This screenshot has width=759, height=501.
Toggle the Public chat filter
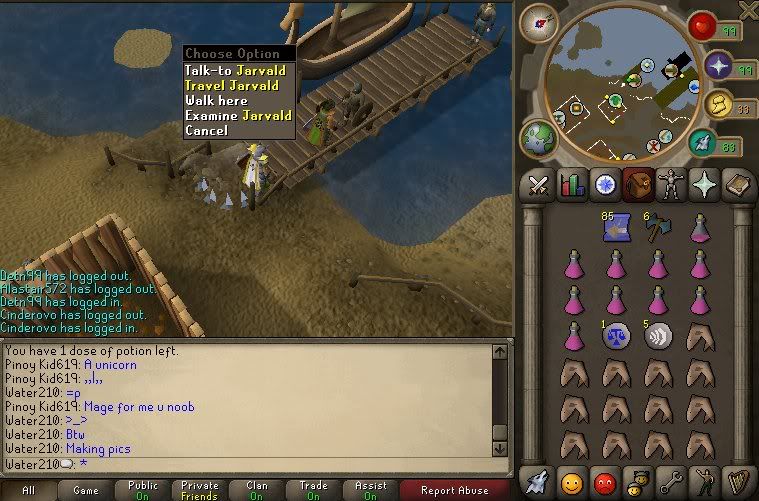(143, 490)
